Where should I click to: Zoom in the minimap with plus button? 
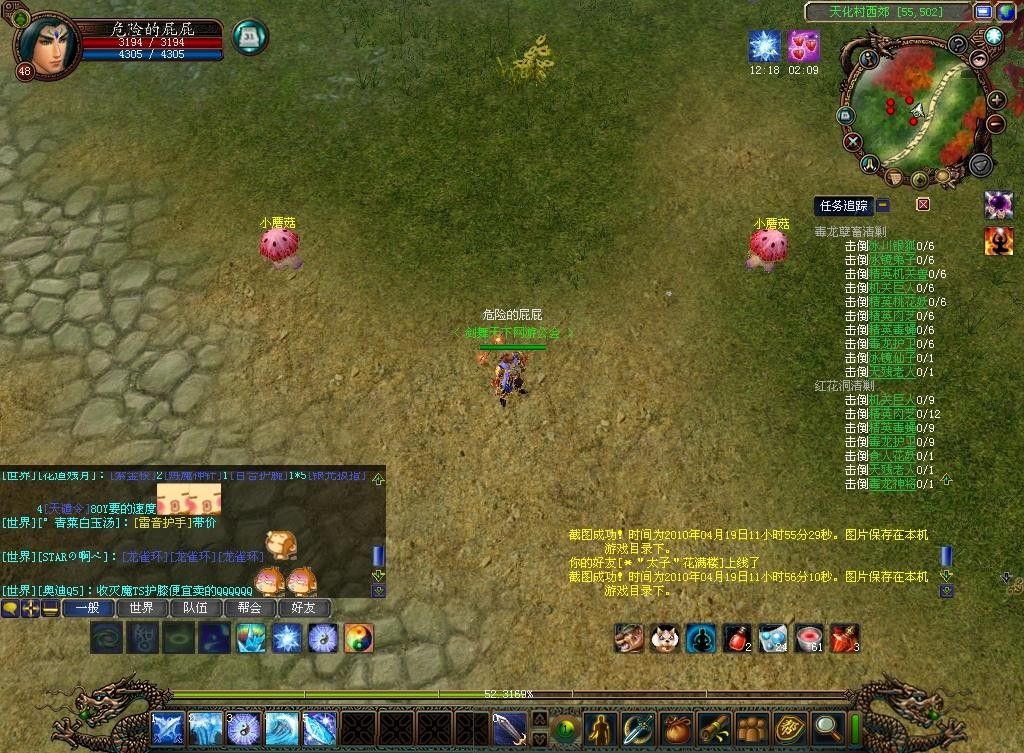click(996, 100)
